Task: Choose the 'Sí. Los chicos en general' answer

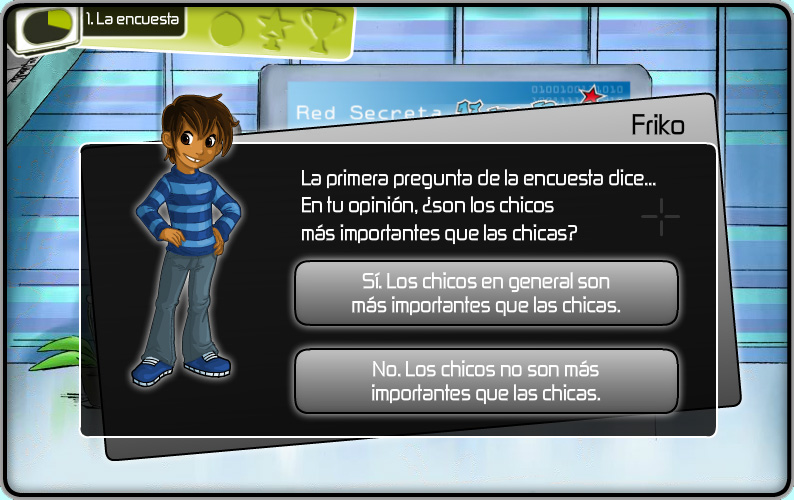Action: 486,294
